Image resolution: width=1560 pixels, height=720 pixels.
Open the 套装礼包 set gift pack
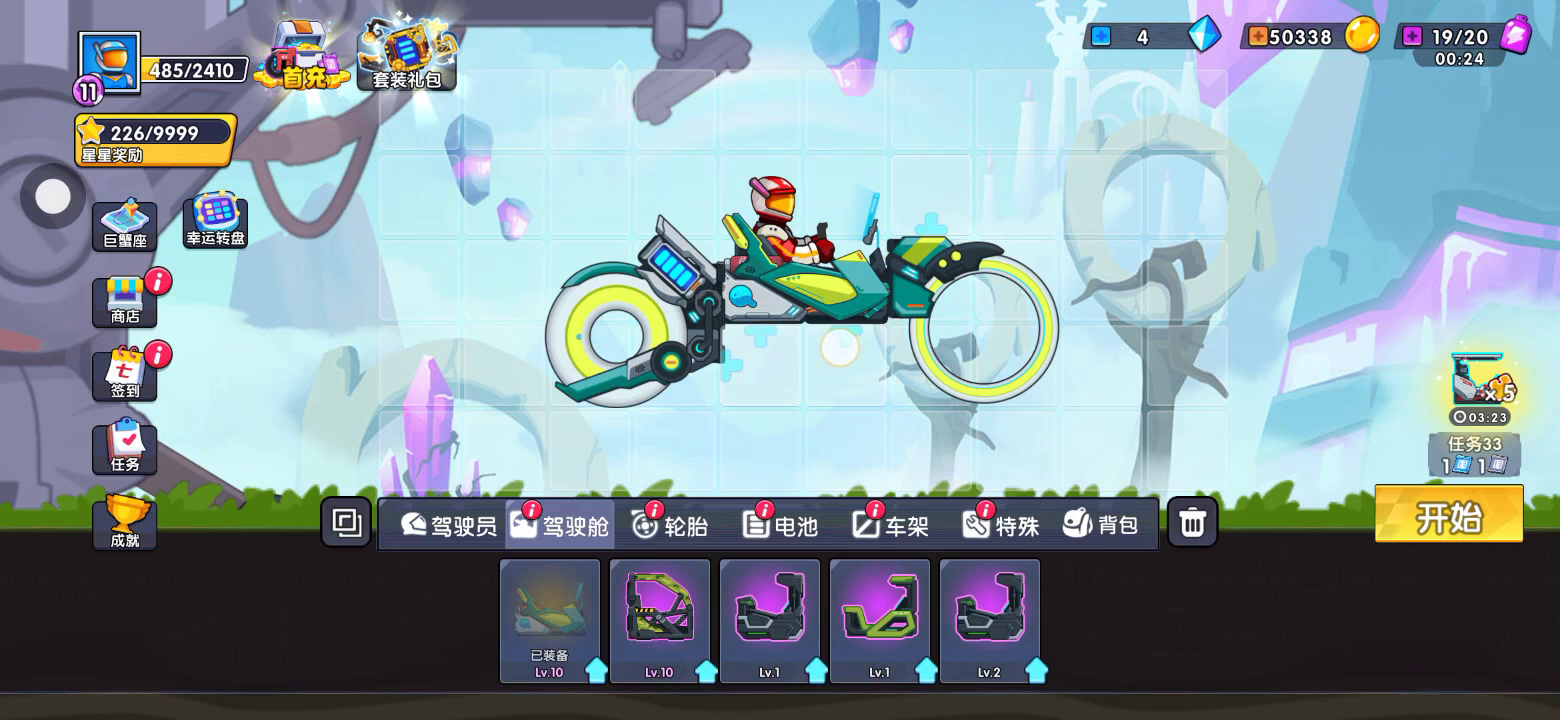coord(407,55)
